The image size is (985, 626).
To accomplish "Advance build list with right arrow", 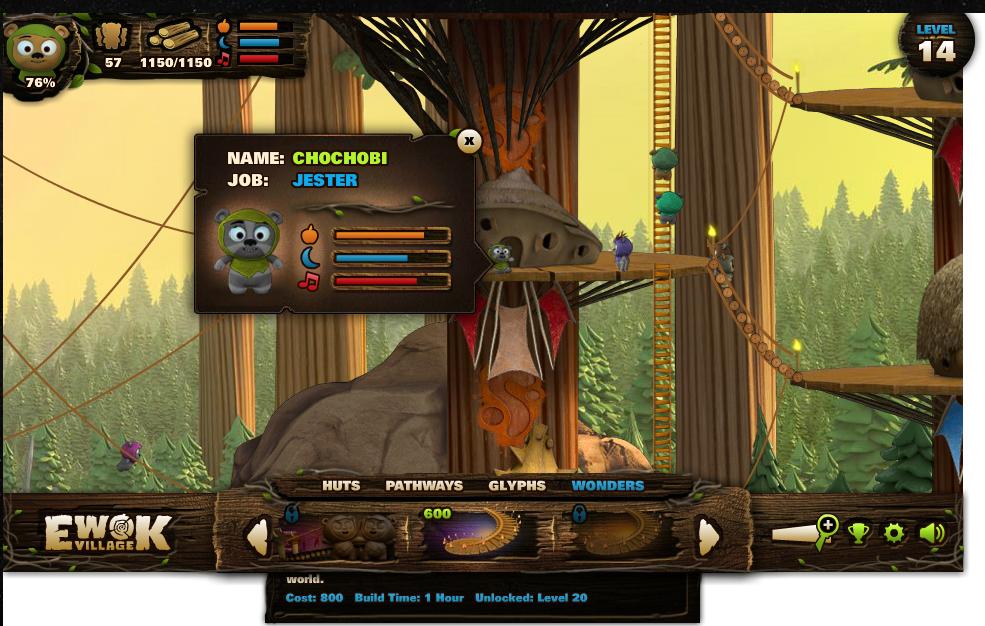I will click(708, 537).
